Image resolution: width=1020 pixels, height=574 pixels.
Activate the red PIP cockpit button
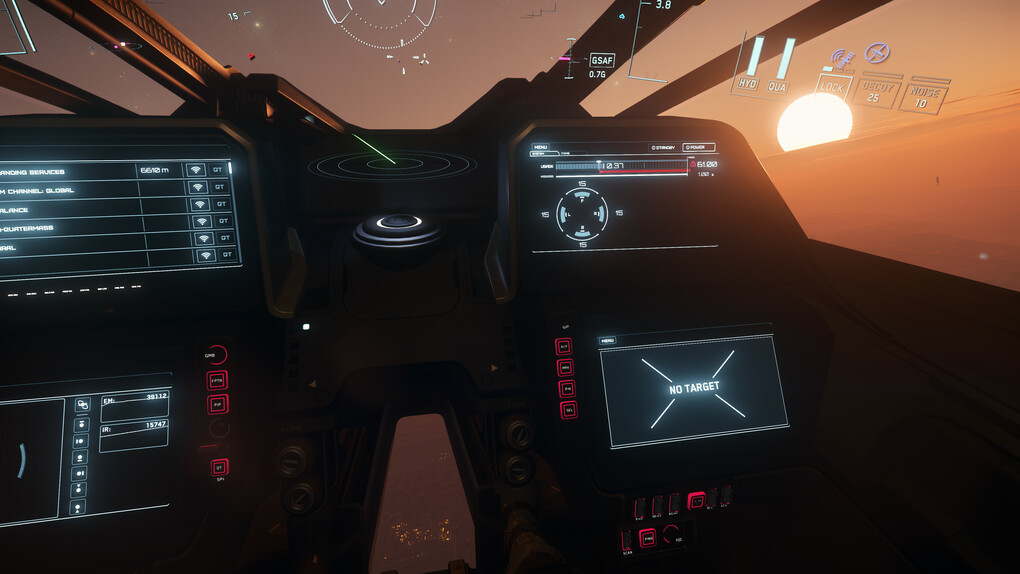(x=217, y=404)
